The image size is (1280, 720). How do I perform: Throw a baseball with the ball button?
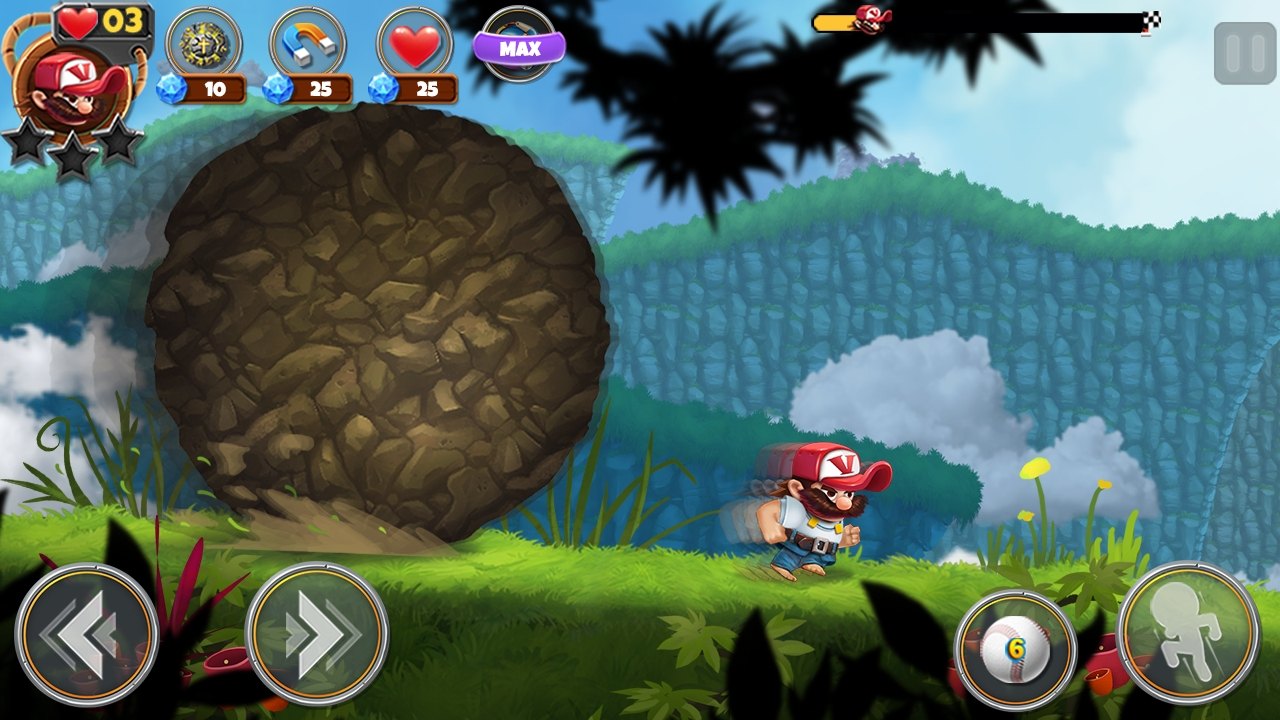click(1015, 648)
